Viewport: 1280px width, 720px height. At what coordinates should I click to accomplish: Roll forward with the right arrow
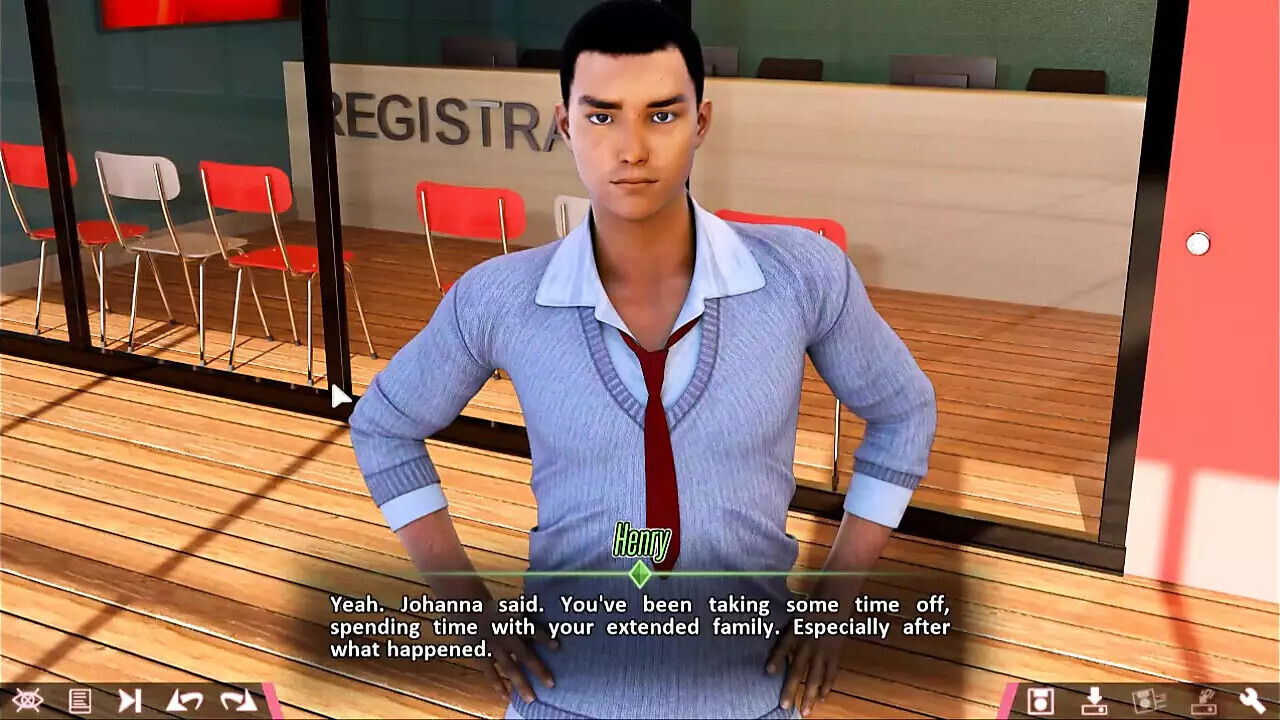pos(238,700)
